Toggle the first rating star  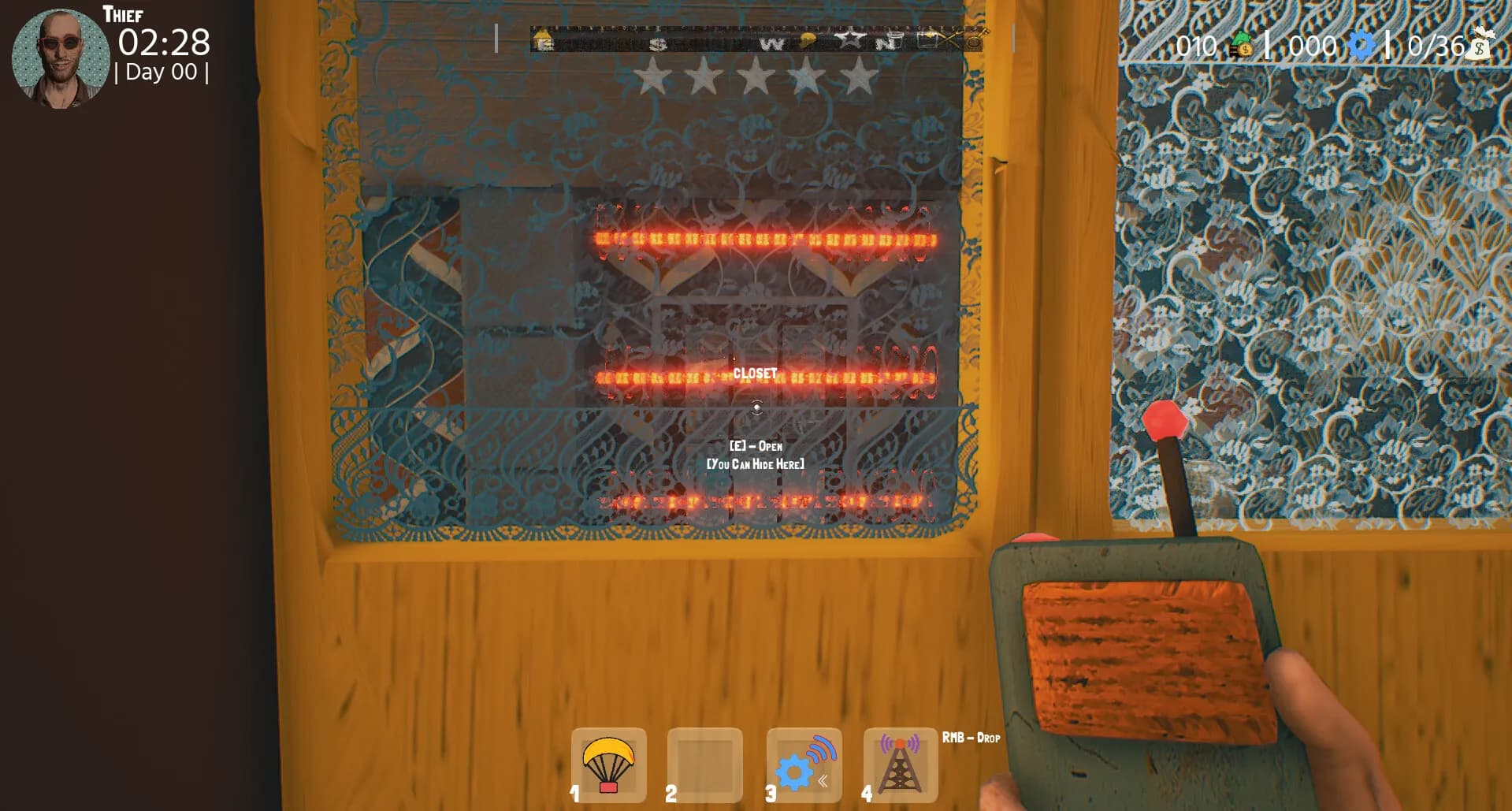(x=654, y=79)
